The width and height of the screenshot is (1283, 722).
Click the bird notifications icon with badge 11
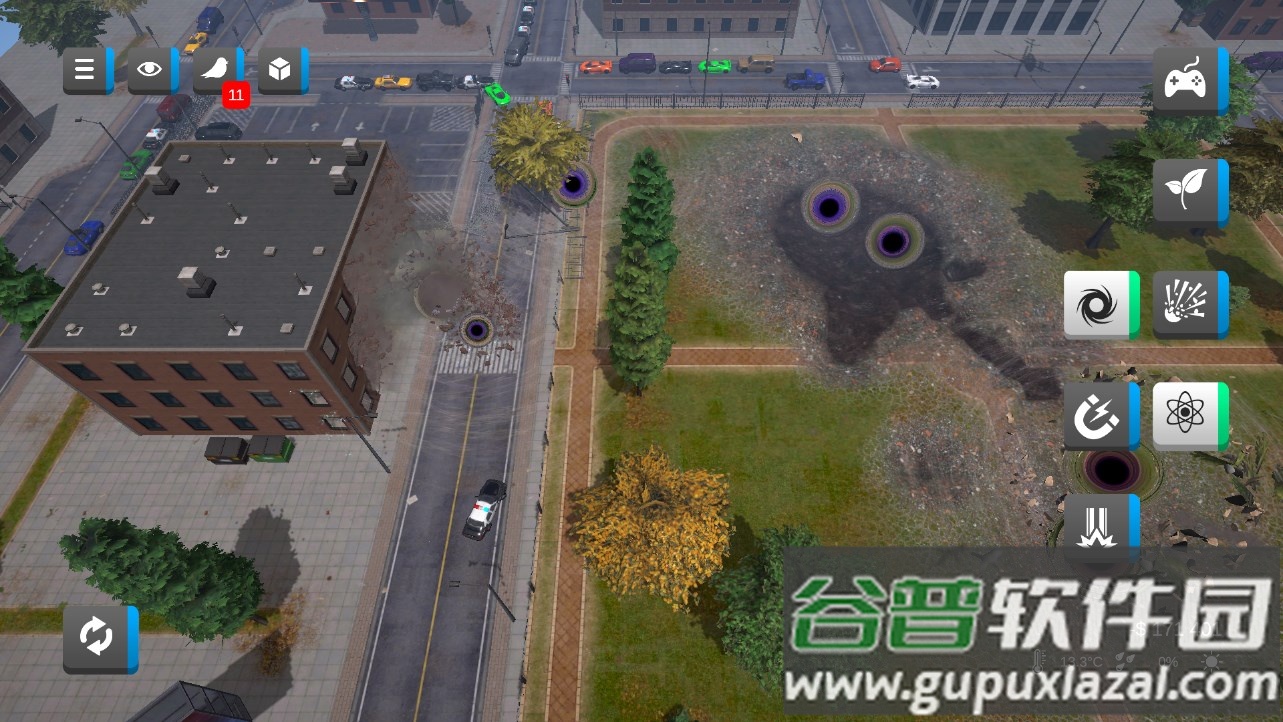(x=215, y=68)
